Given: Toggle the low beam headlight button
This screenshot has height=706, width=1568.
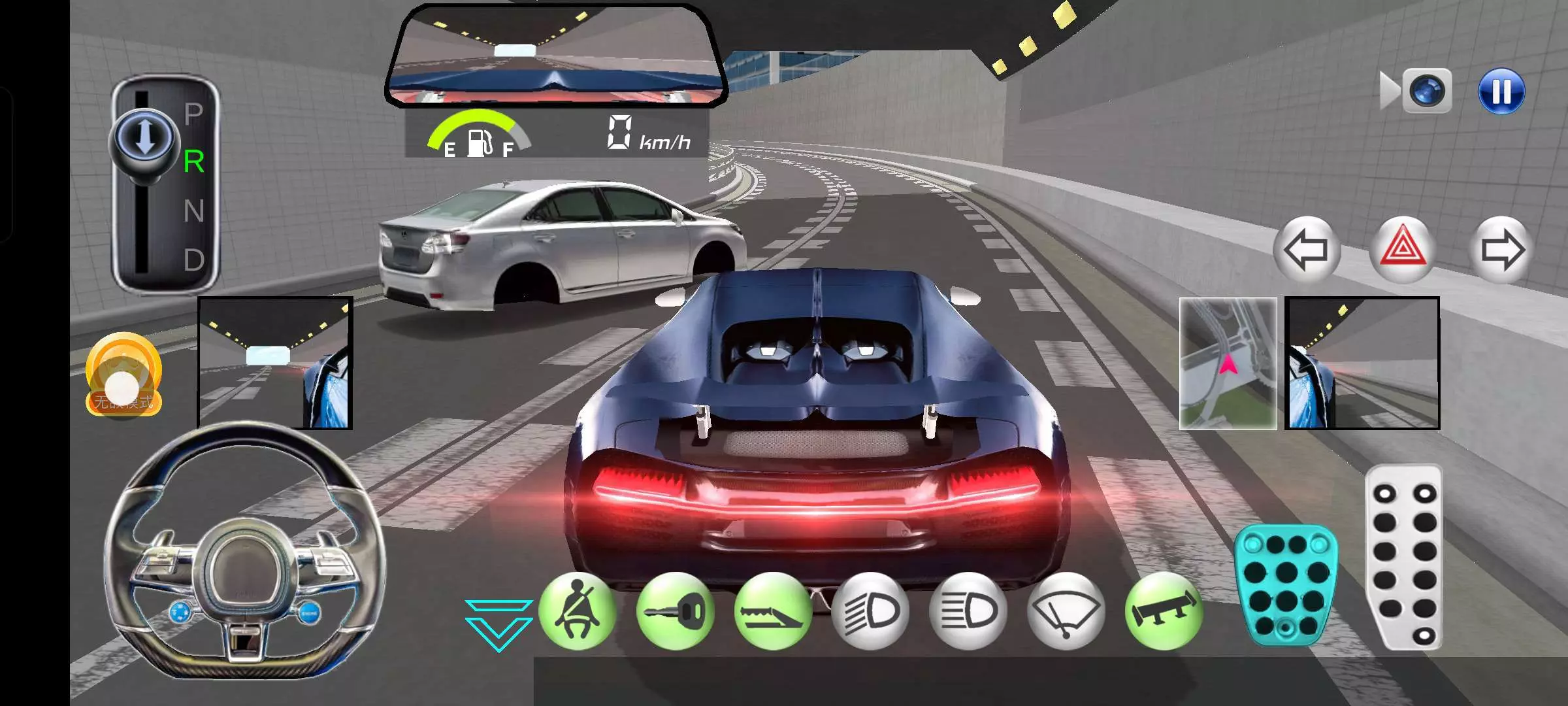Looking at the screenshot, I should 870,611.
